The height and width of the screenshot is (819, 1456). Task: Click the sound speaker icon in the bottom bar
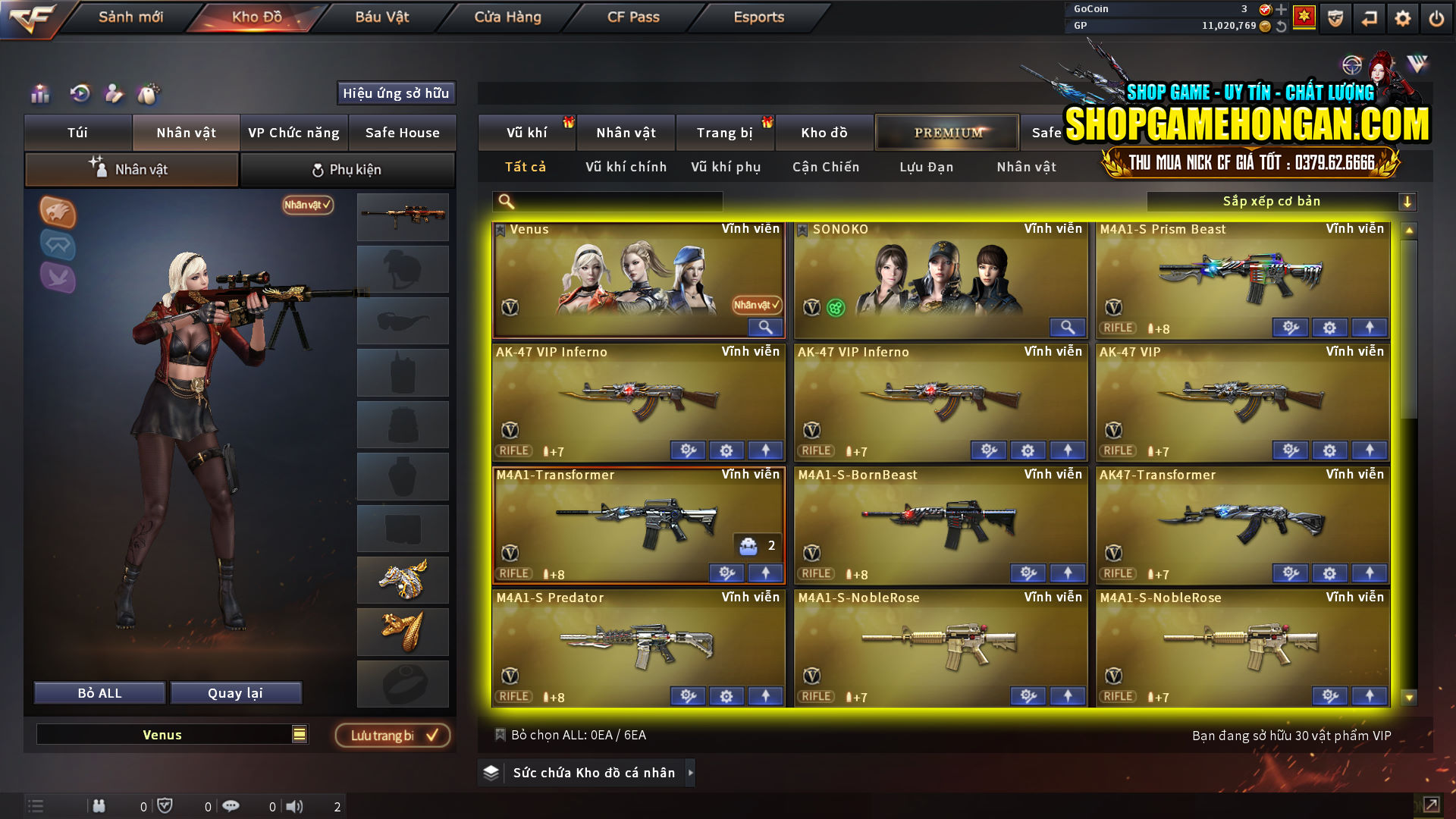coord(296,805)
